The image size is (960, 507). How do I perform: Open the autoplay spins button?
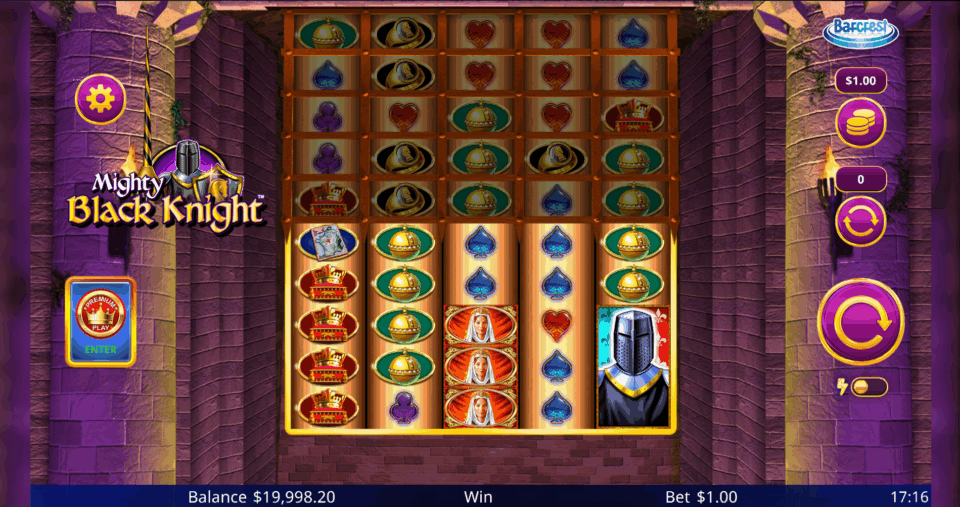click(x=860, y=221)
